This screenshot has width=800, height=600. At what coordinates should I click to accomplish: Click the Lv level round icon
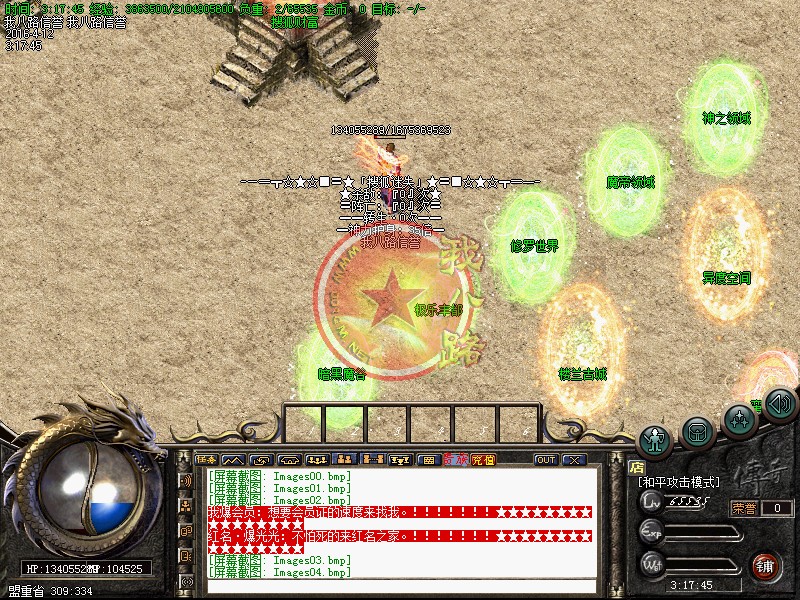coord(652,502)
